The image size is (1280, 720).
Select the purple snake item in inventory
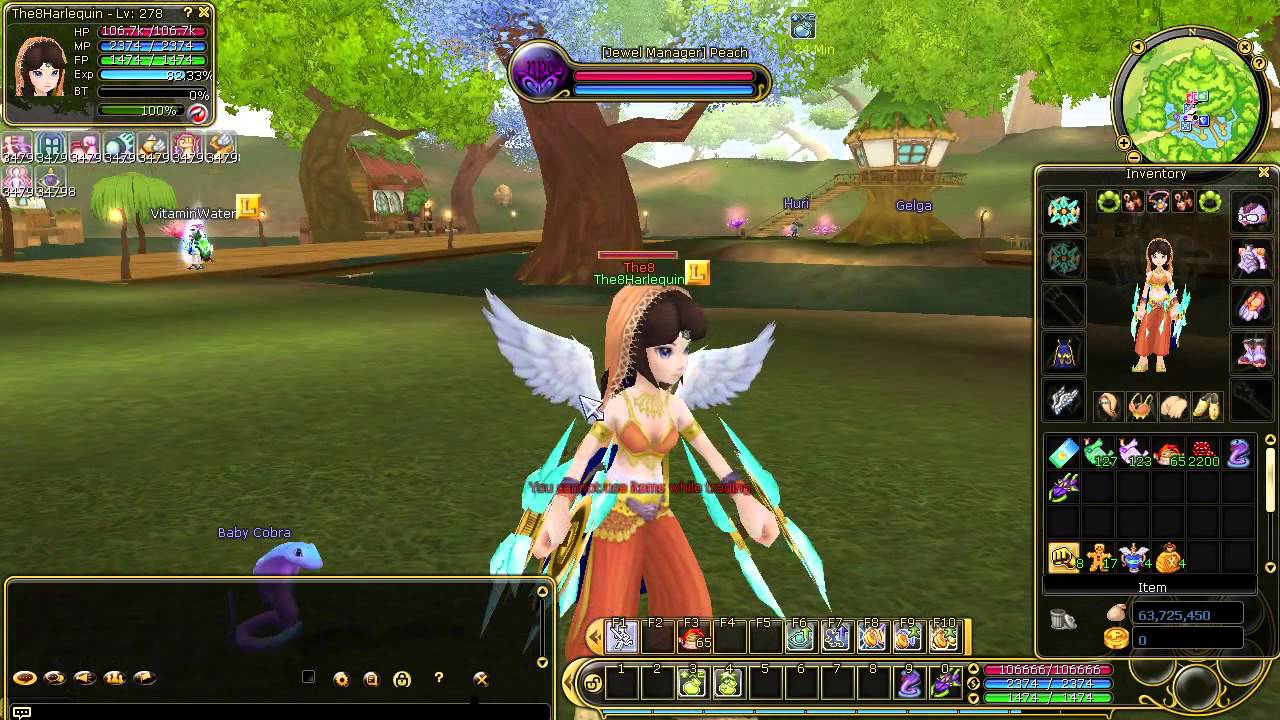1239,453
